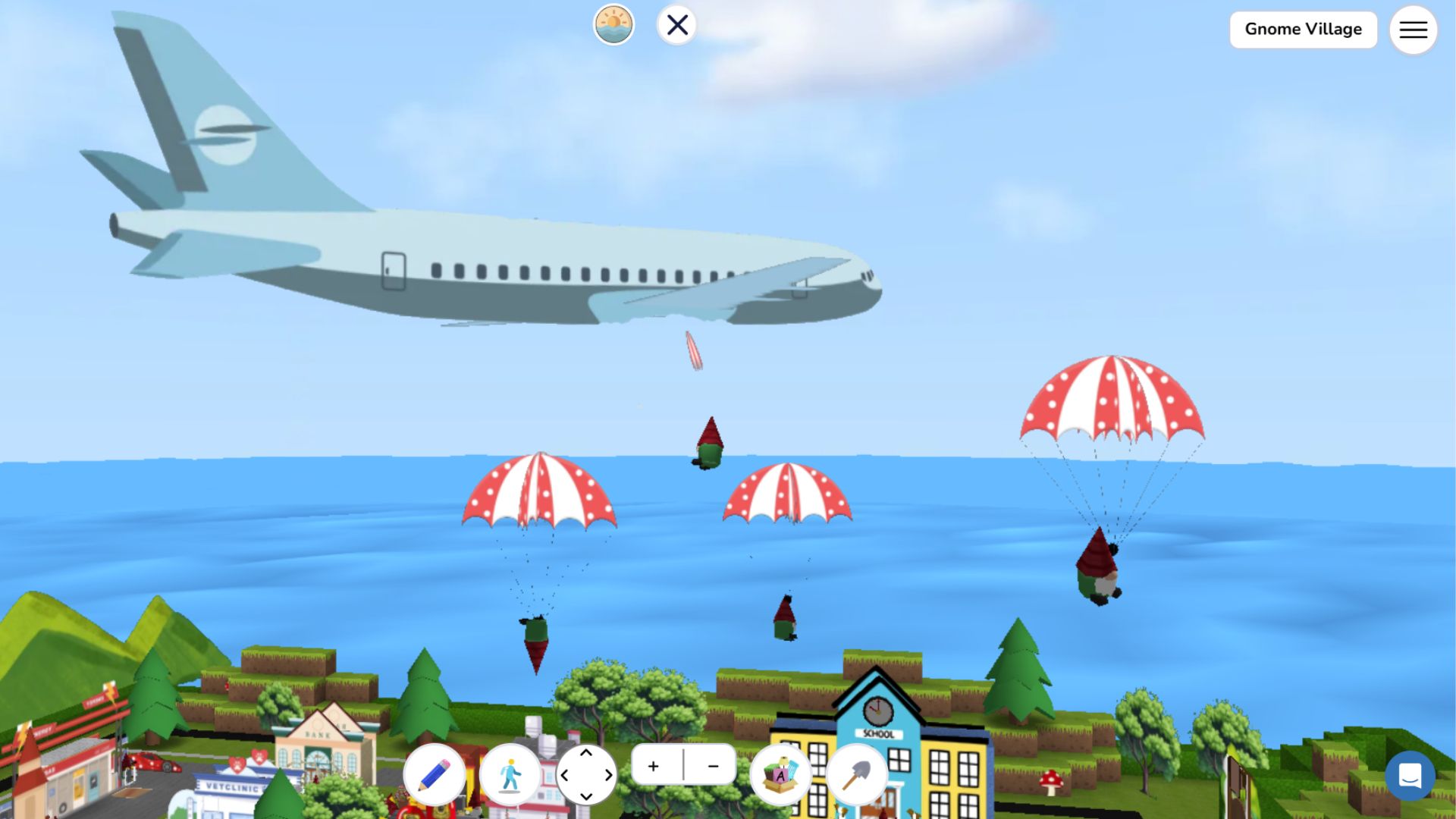Image resolution: width=1456 pixels, height=819 pixels.
Task: Zoom in using the plus button
Action: click(x=654, y=766)
